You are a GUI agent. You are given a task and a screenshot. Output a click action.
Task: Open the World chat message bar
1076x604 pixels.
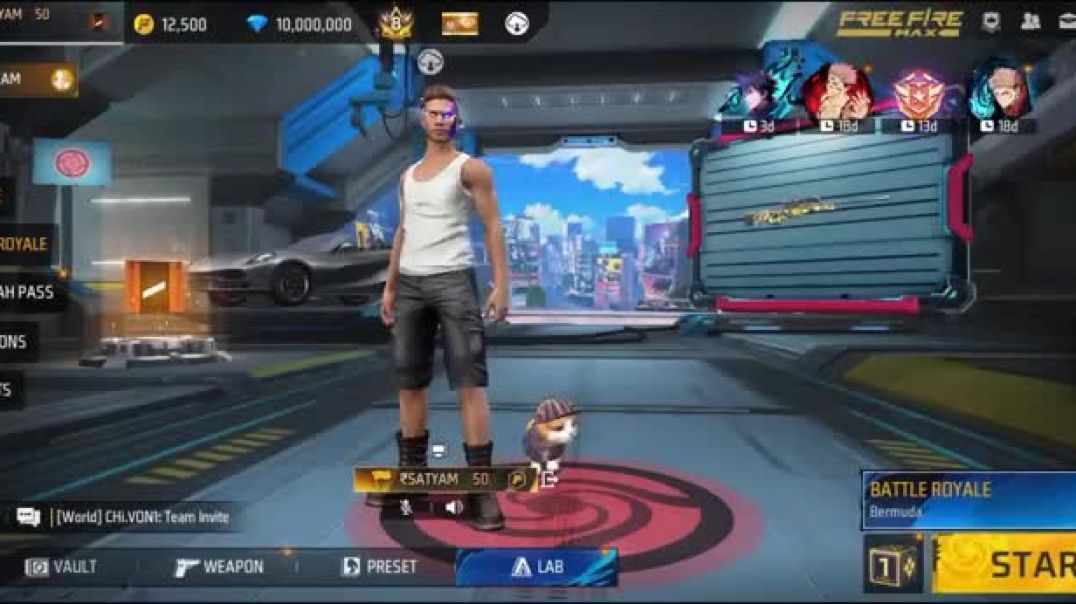[125, 517]
